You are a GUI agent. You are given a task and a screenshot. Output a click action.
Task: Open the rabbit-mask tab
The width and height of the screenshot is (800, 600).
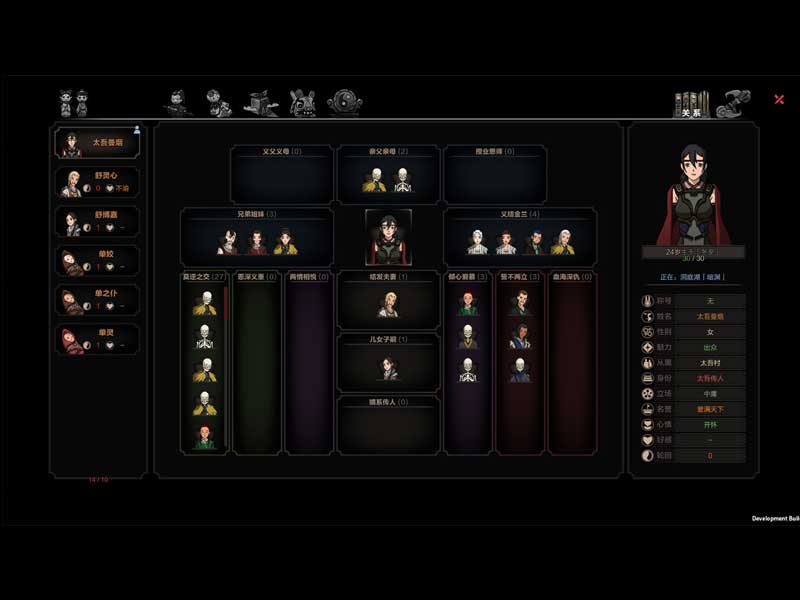tap(302, 102)
